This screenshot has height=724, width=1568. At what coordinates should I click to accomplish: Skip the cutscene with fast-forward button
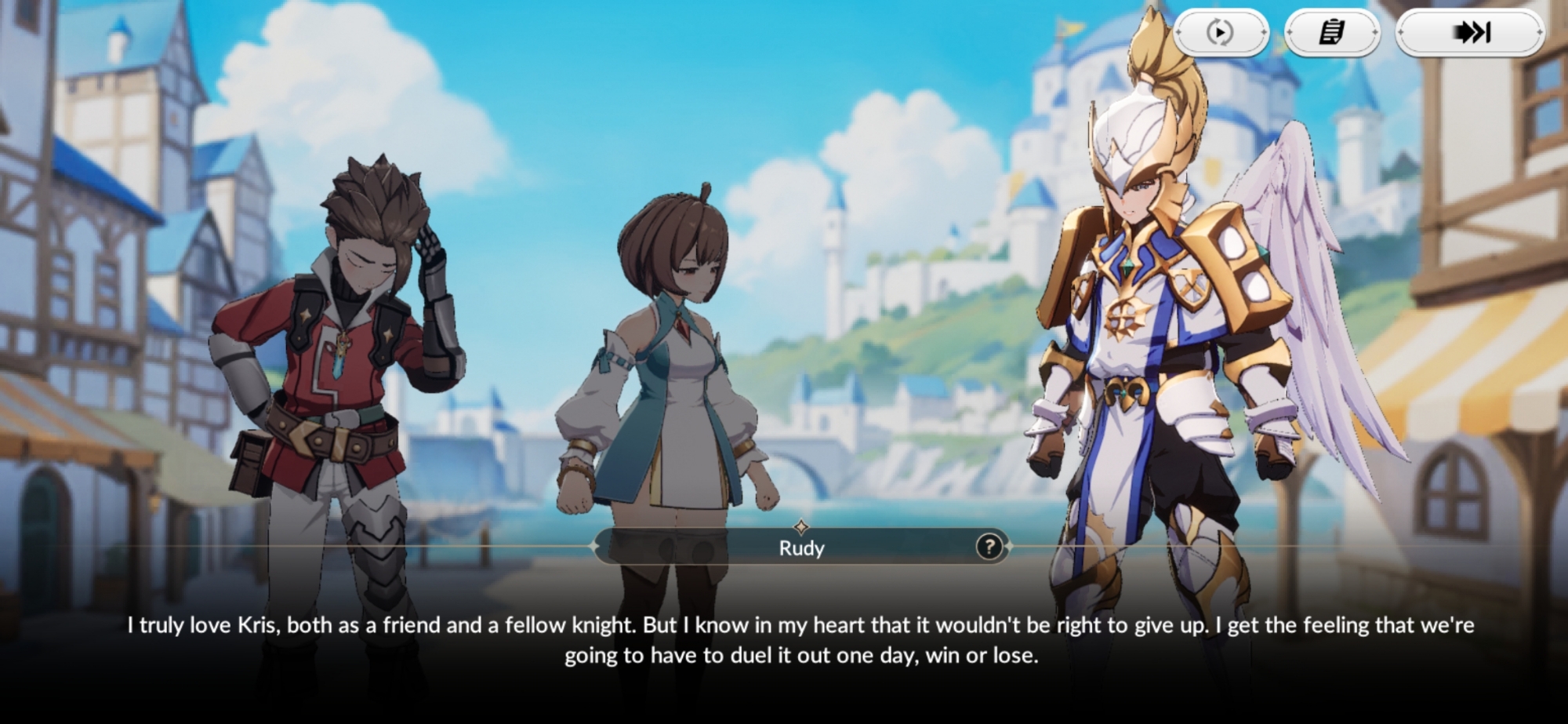1470,32
